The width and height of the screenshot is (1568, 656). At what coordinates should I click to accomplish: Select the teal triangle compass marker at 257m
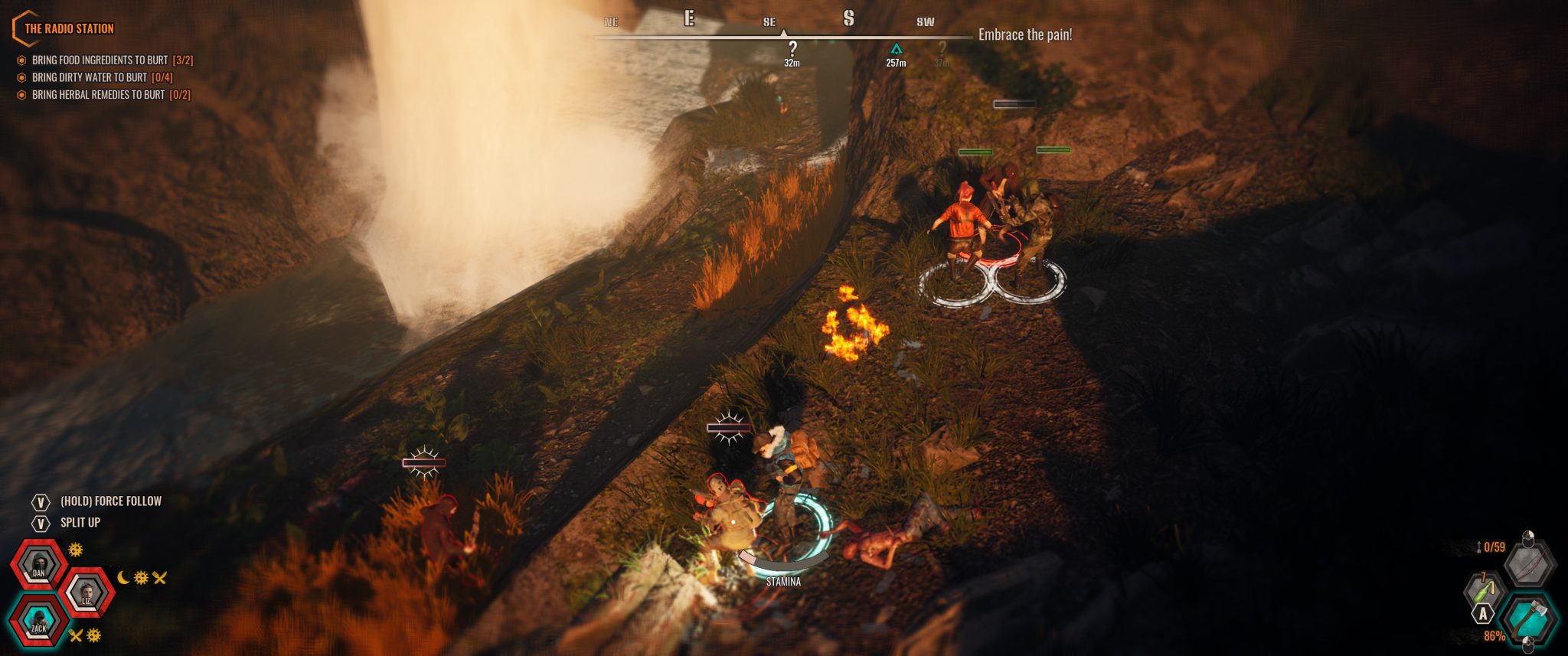click(896, 51)
